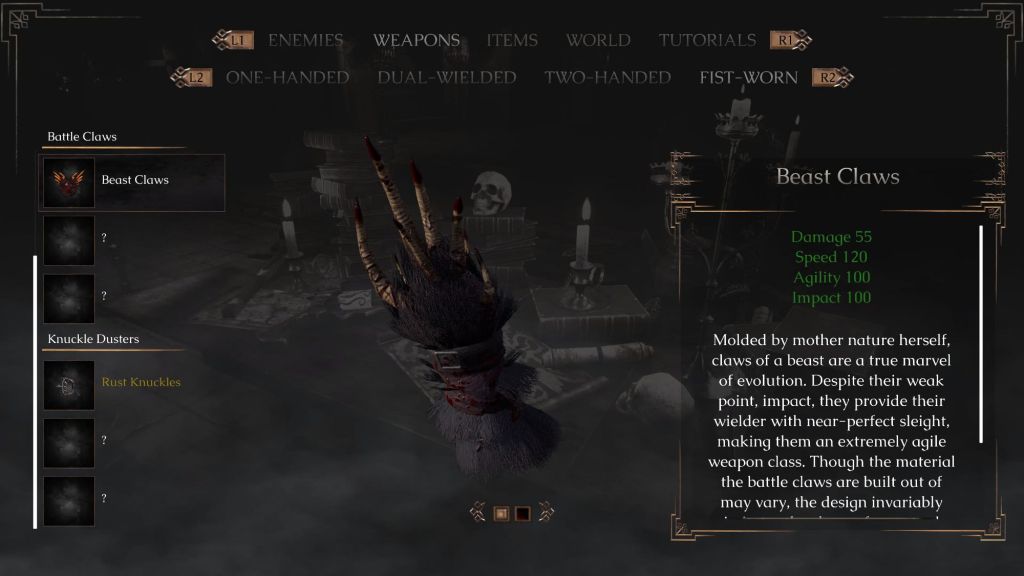Switch to Two-Handed weapons
This screenshot has width=1024, height=576.
[x=607, y=78]
